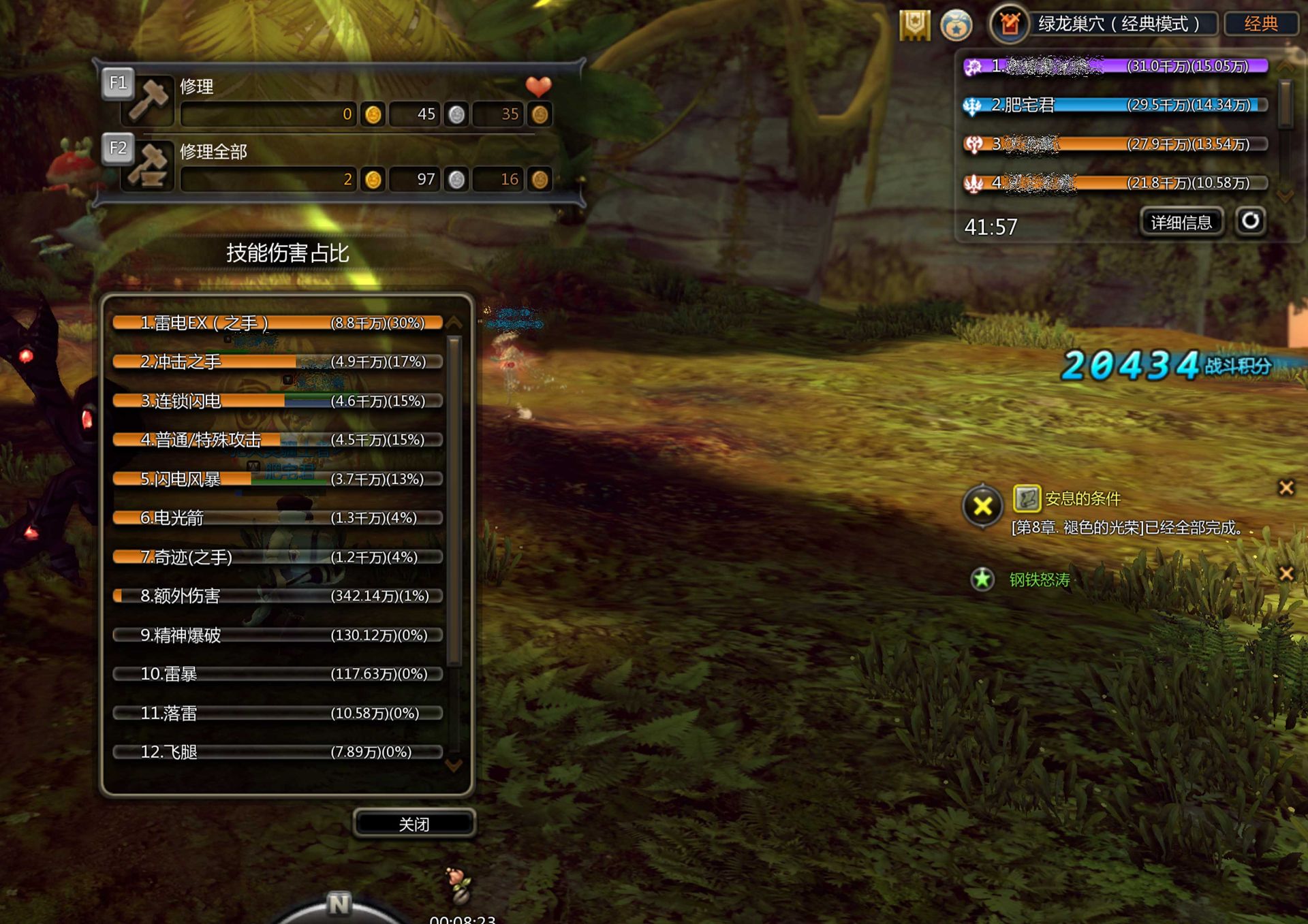Click the 绿龙巢穴 dungeon name header
The height and width of the screenshot is (924, 1308).
click(x=1117, y=24)
